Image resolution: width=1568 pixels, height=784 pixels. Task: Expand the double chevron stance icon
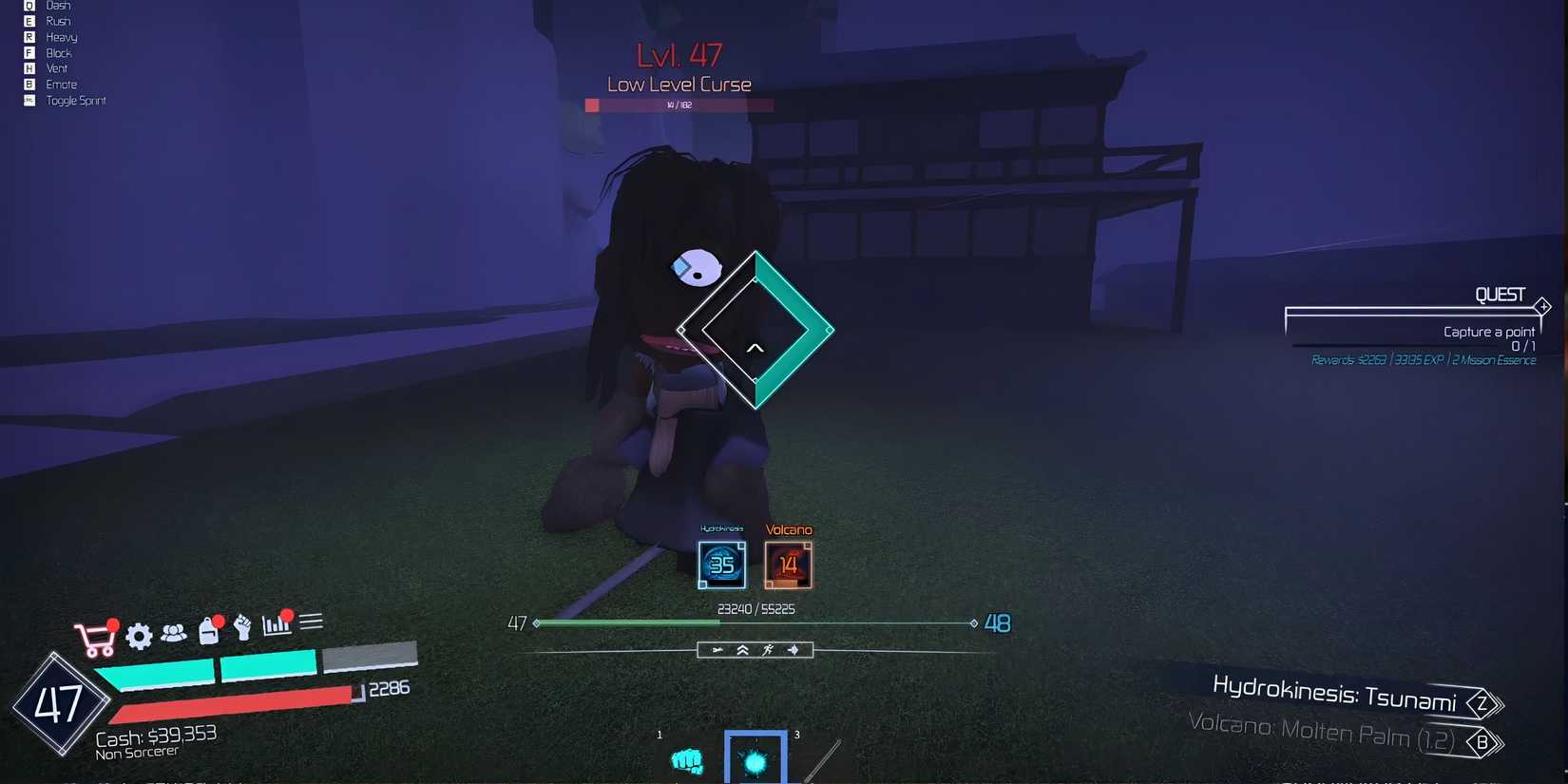[x=742, y=650]
